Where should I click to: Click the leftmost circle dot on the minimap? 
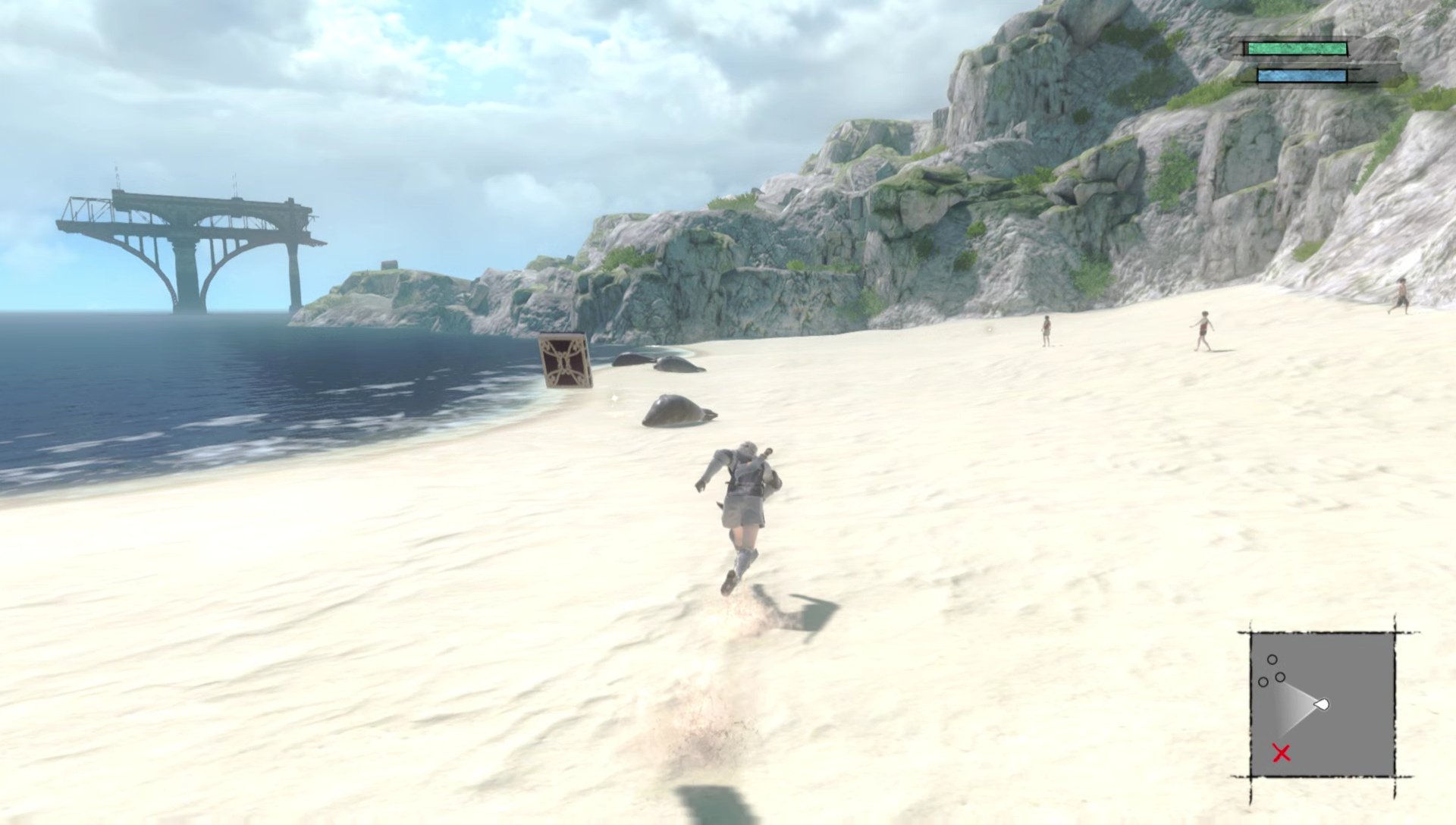[x=1263, y=682]
